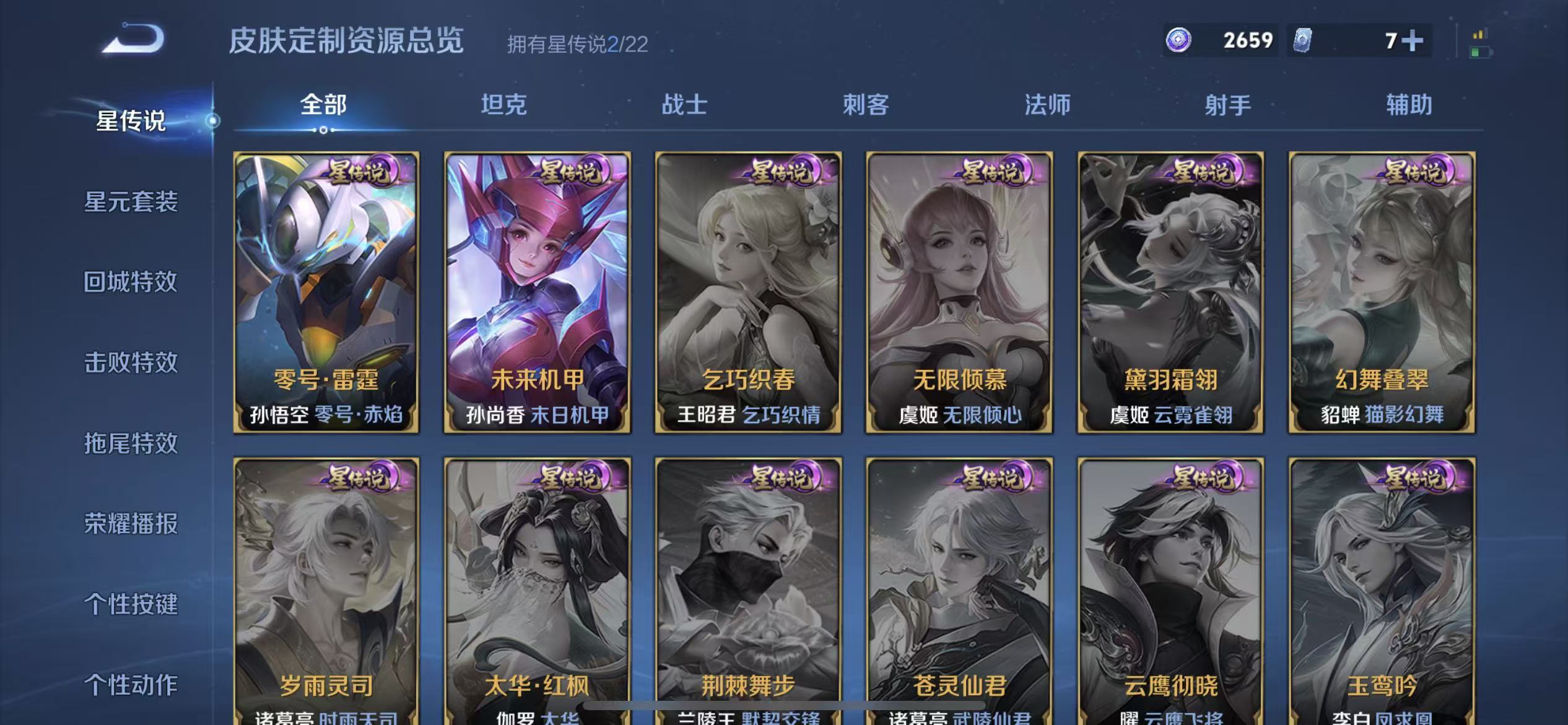This screenshot has width=1568, height=725.
Task: Tap the plus icon beside the fragment count
Action: point(1415,40)
